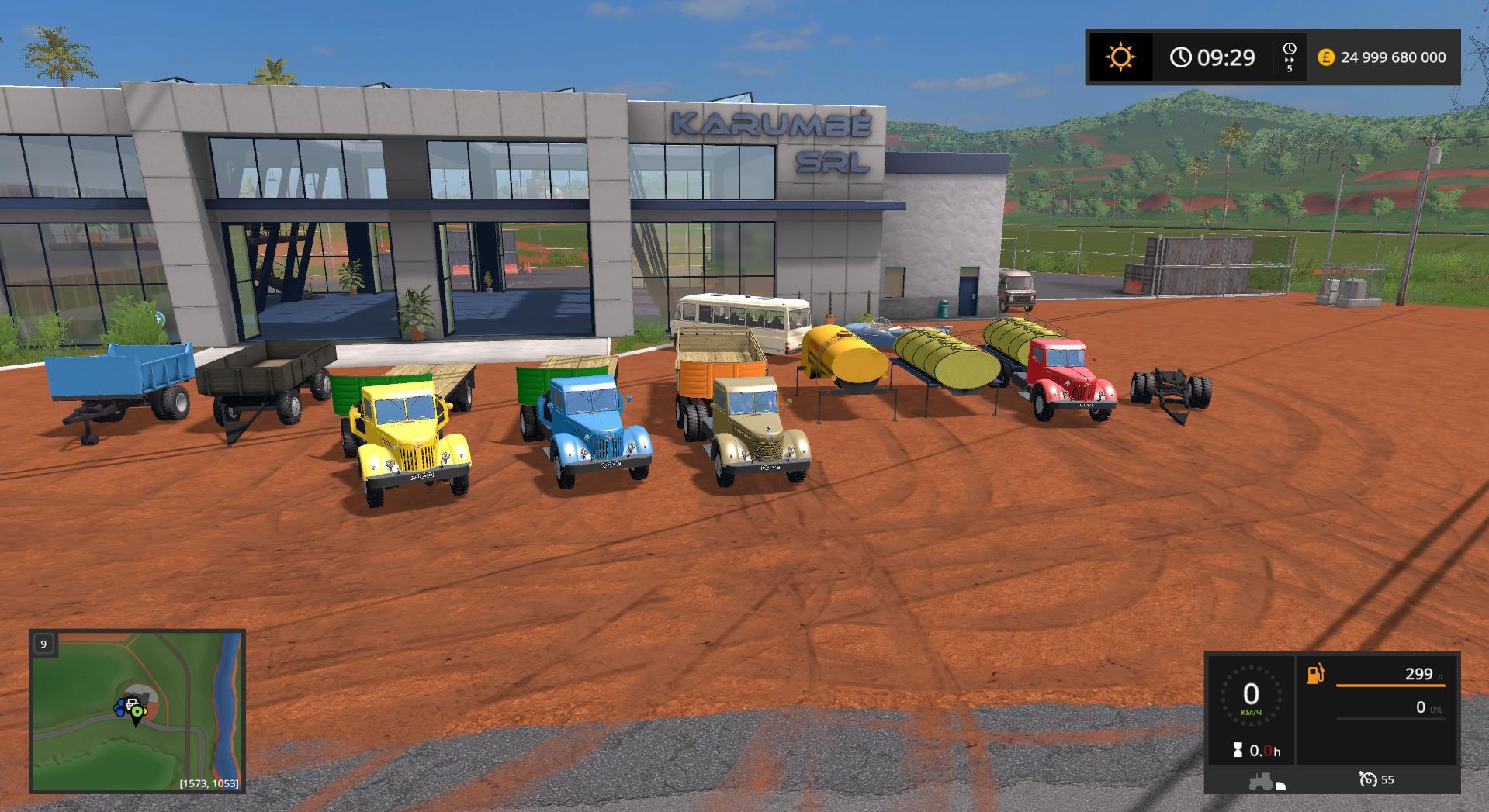Click the sun weather icon

coord(1120,57)
